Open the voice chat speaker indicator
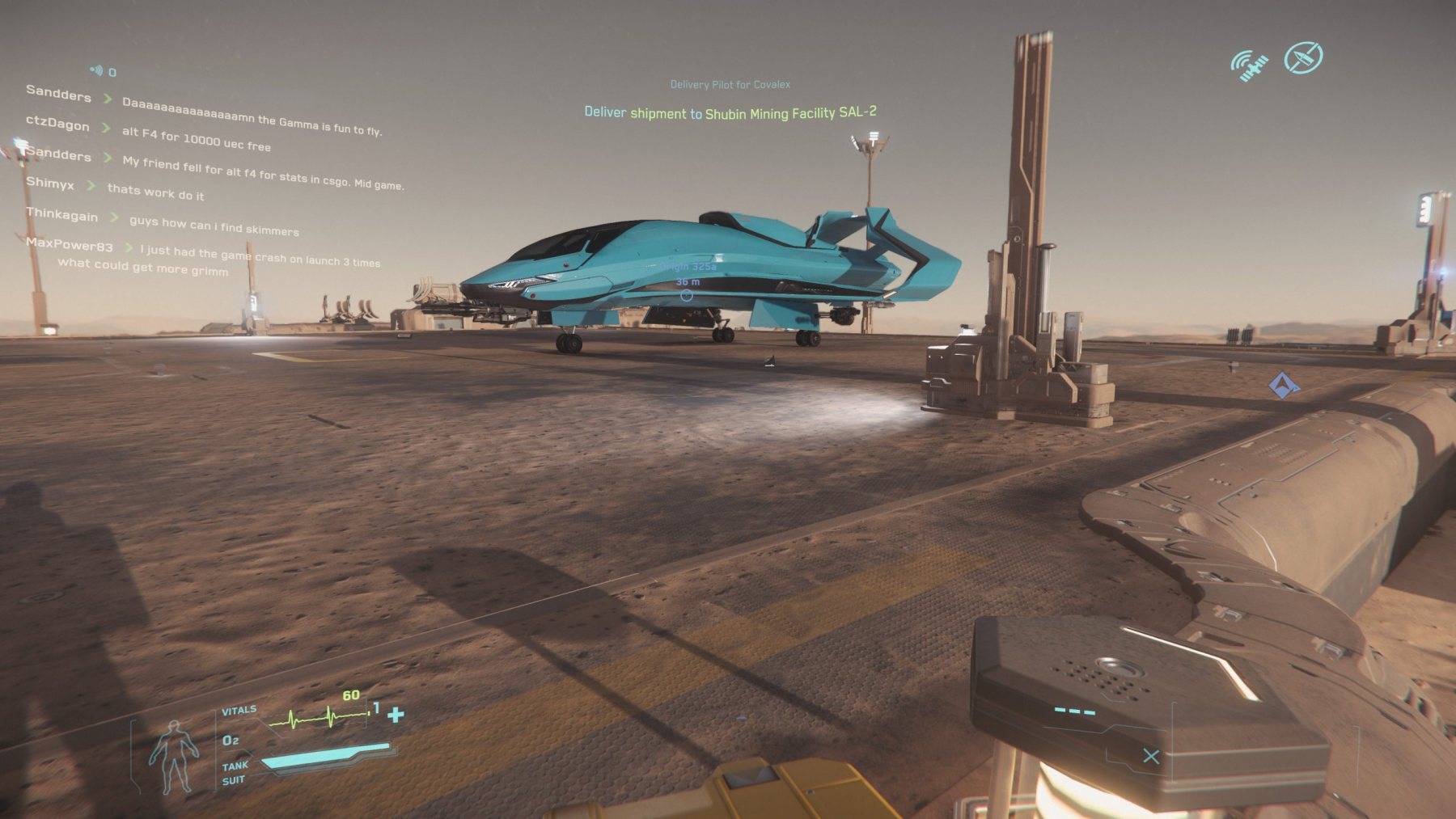 coord(97,71)
